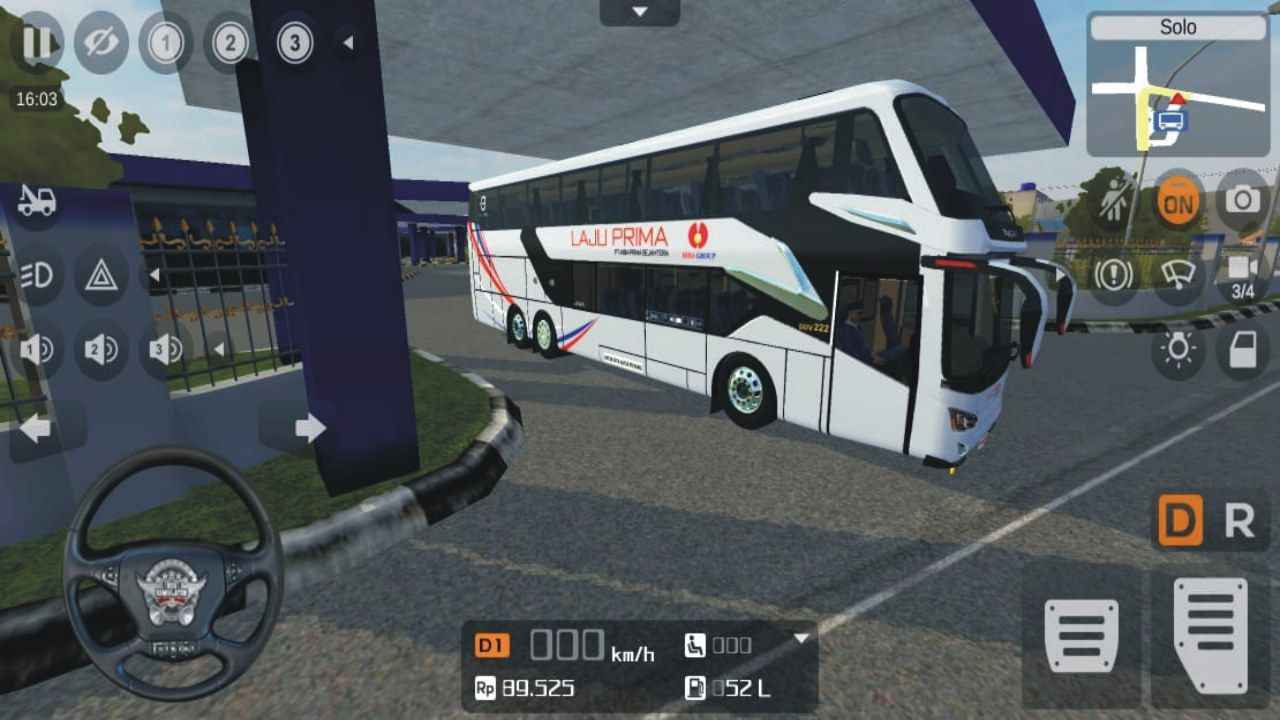Image resolution: width=1280 pixels, height=720 pixels.
Task: Activate the windshield wipers
Action: click(1178, 275)
